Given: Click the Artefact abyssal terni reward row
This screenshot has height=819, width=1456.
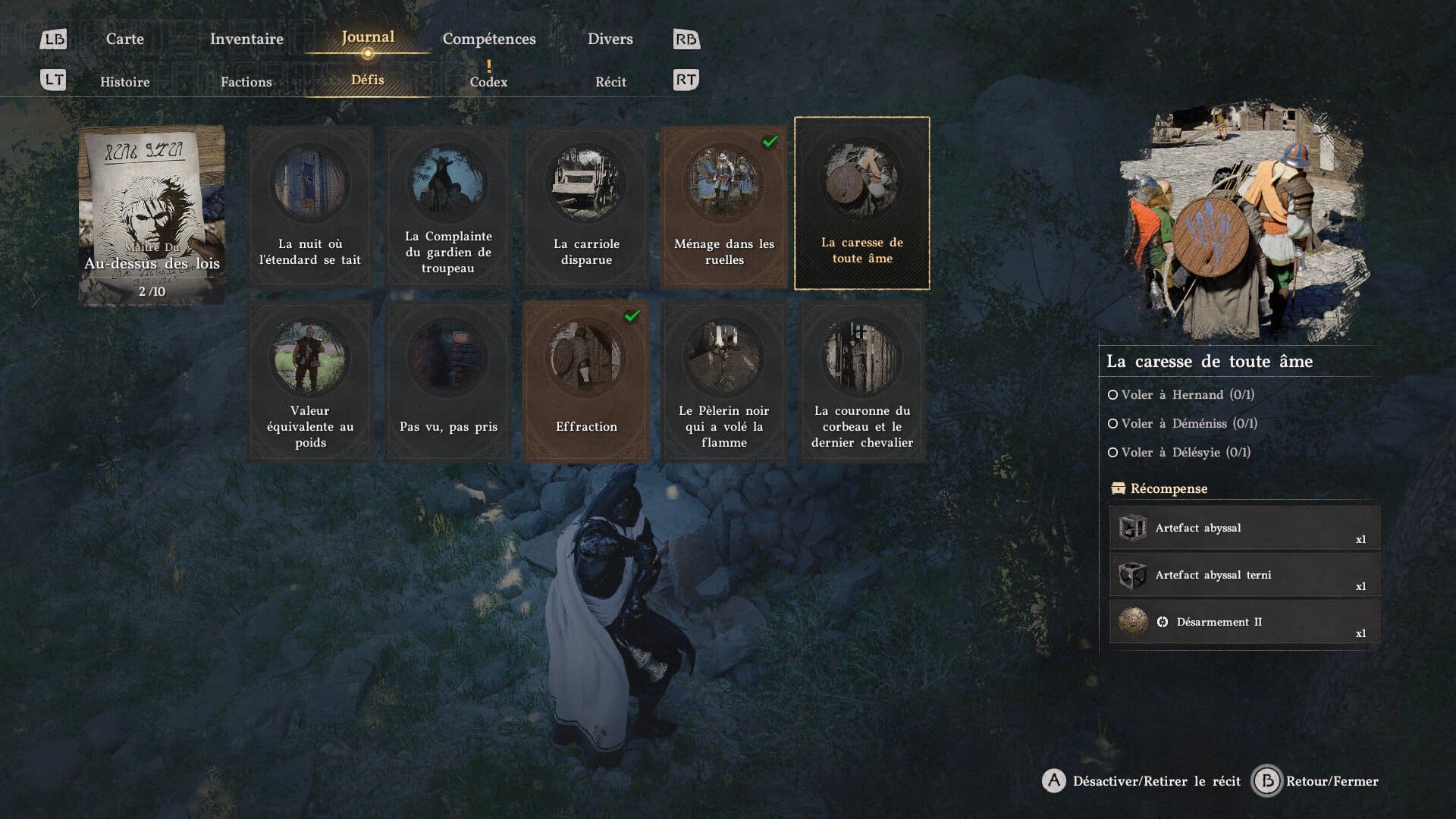Looking at the screenshot, I should tap(1244, 576).
